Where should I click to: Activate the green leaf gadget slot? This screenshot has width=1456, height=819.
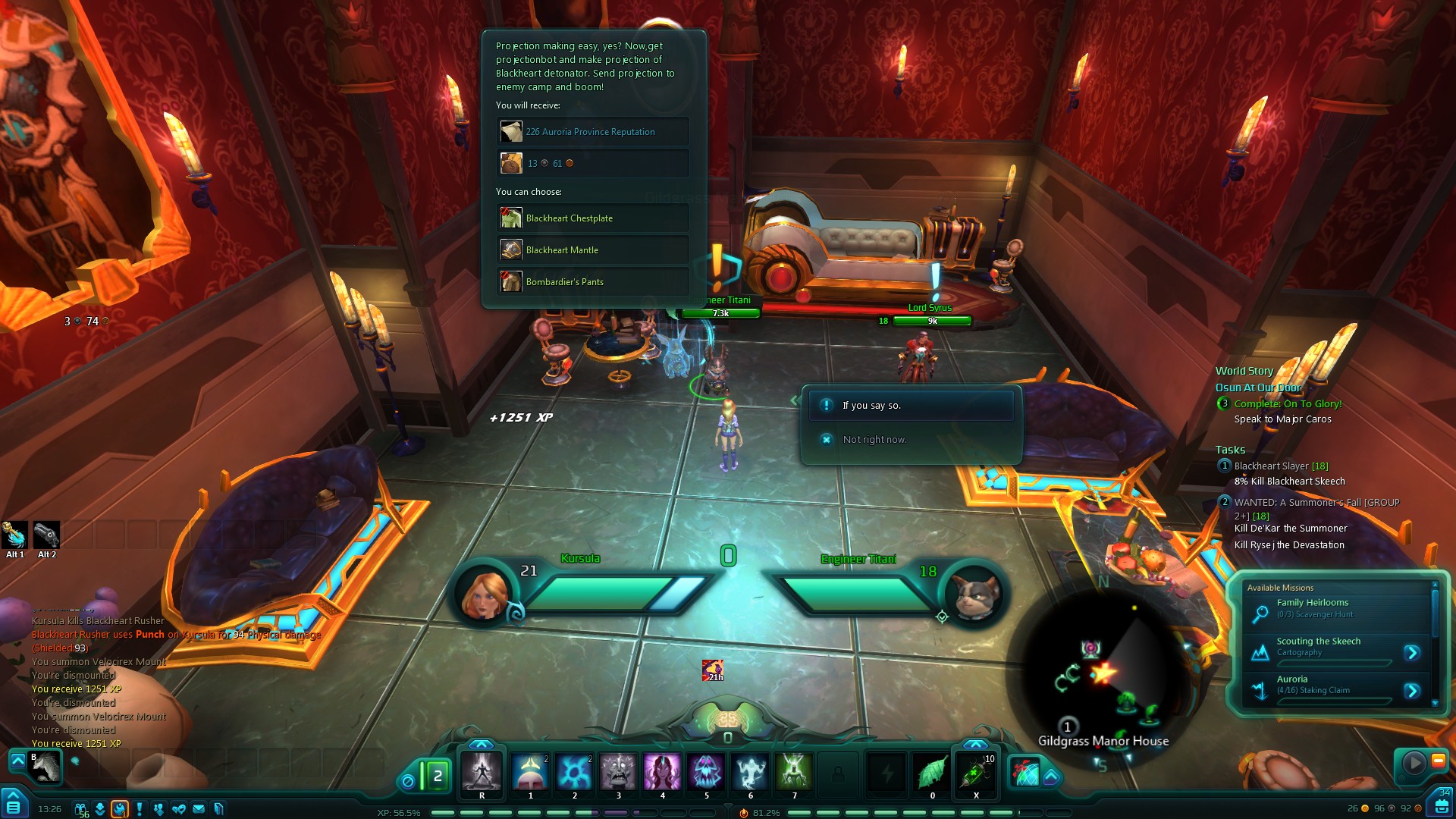click(932, 773)
